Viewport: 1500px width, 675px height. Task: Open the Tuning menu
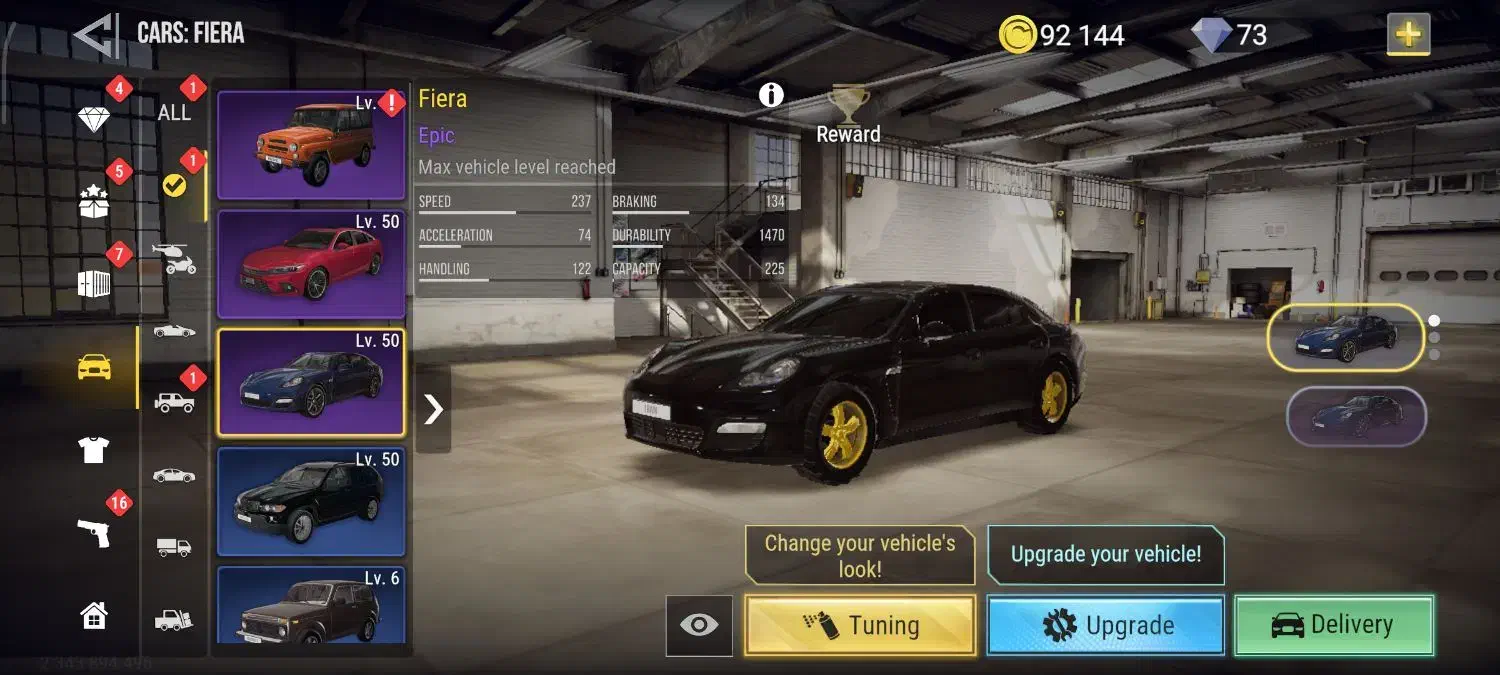click(860, 626)
